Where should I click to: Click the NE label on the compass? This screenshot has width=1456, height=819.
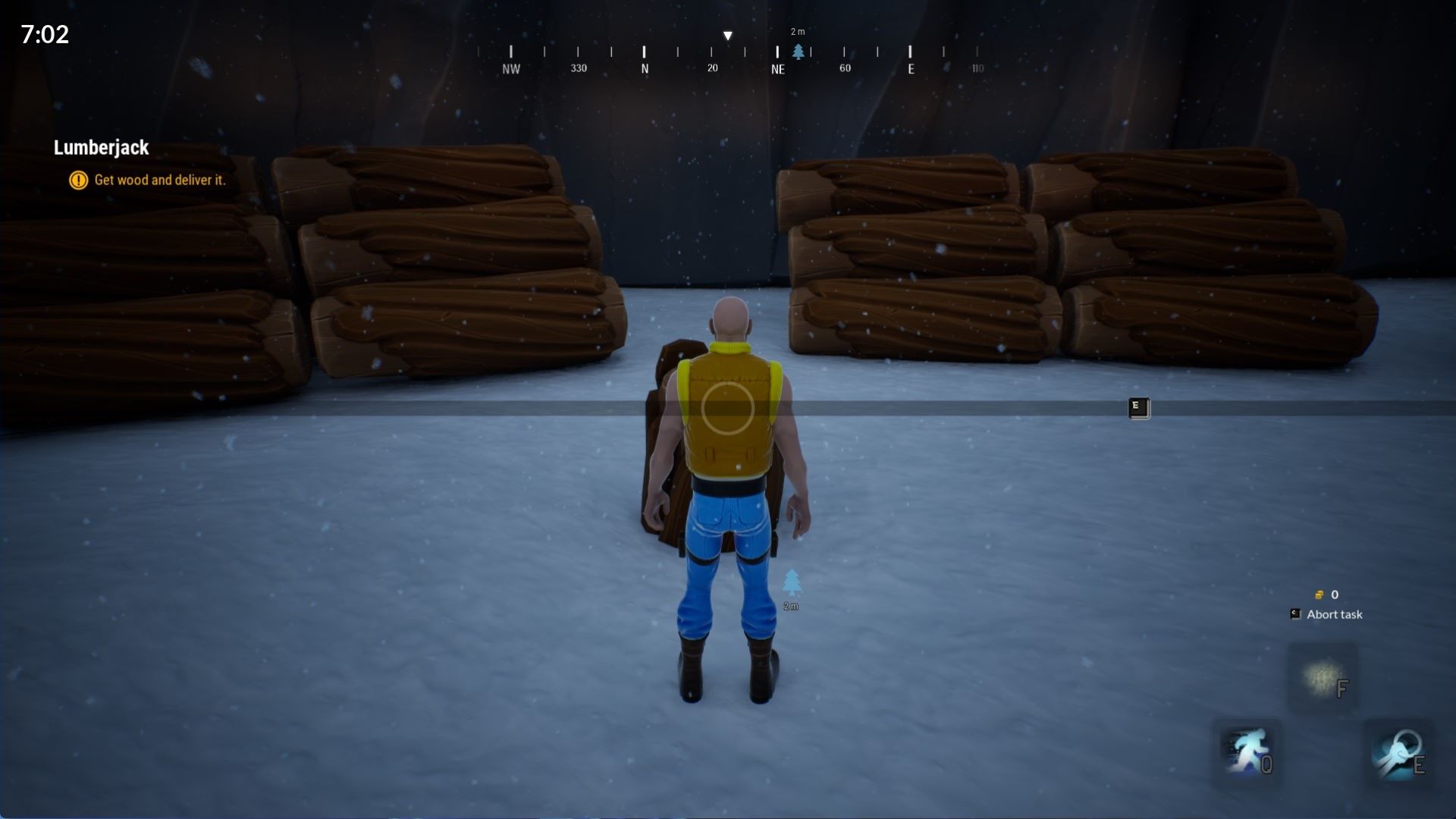pyautogui.click(x=777, y=68)
